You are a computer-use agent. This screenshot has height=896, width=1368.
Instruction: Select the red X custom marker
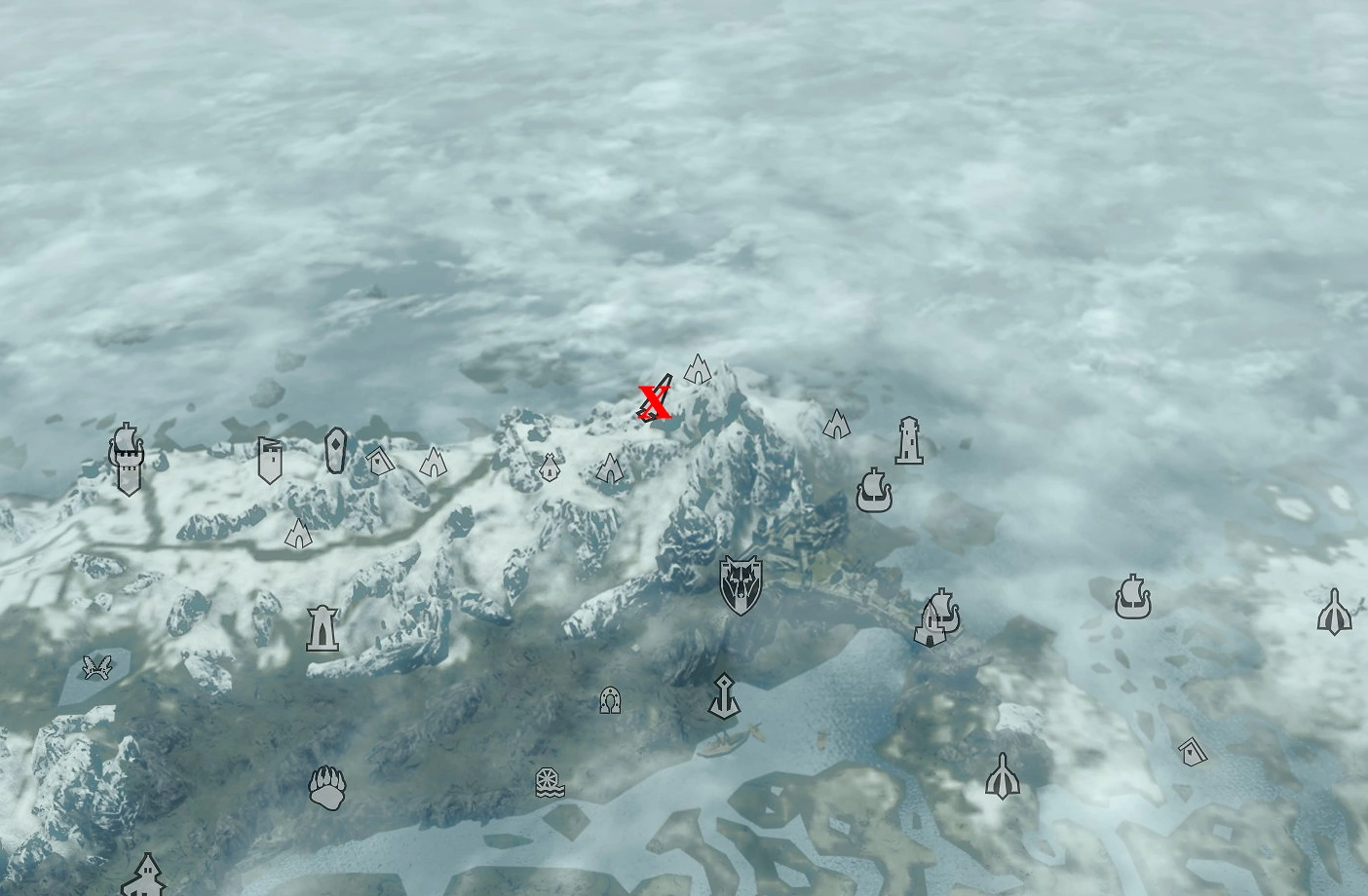(653, 399)
